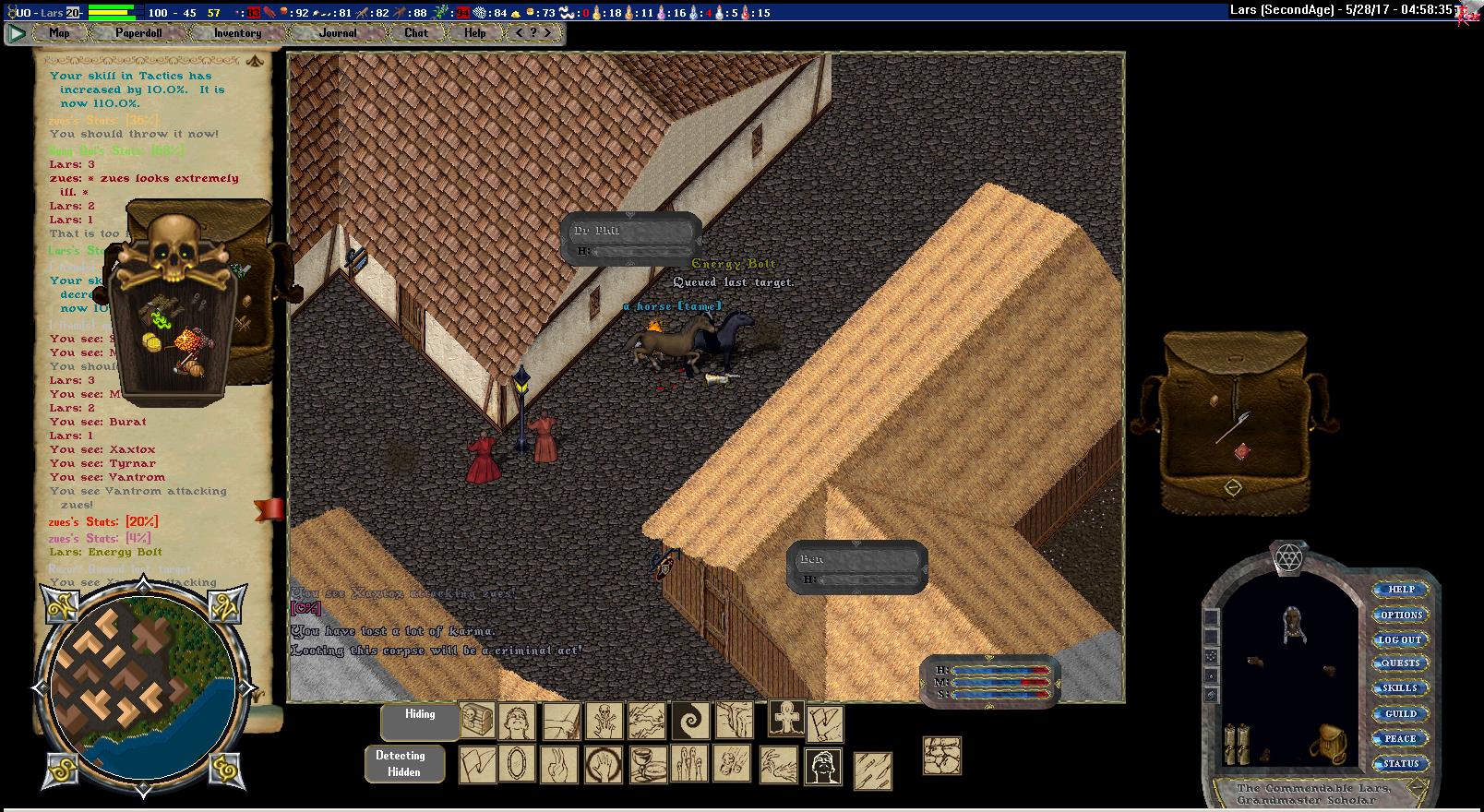The image size is (1484, 812).
Task: Show the STATUS window from the paperdoll
Action: (1399, 763)
